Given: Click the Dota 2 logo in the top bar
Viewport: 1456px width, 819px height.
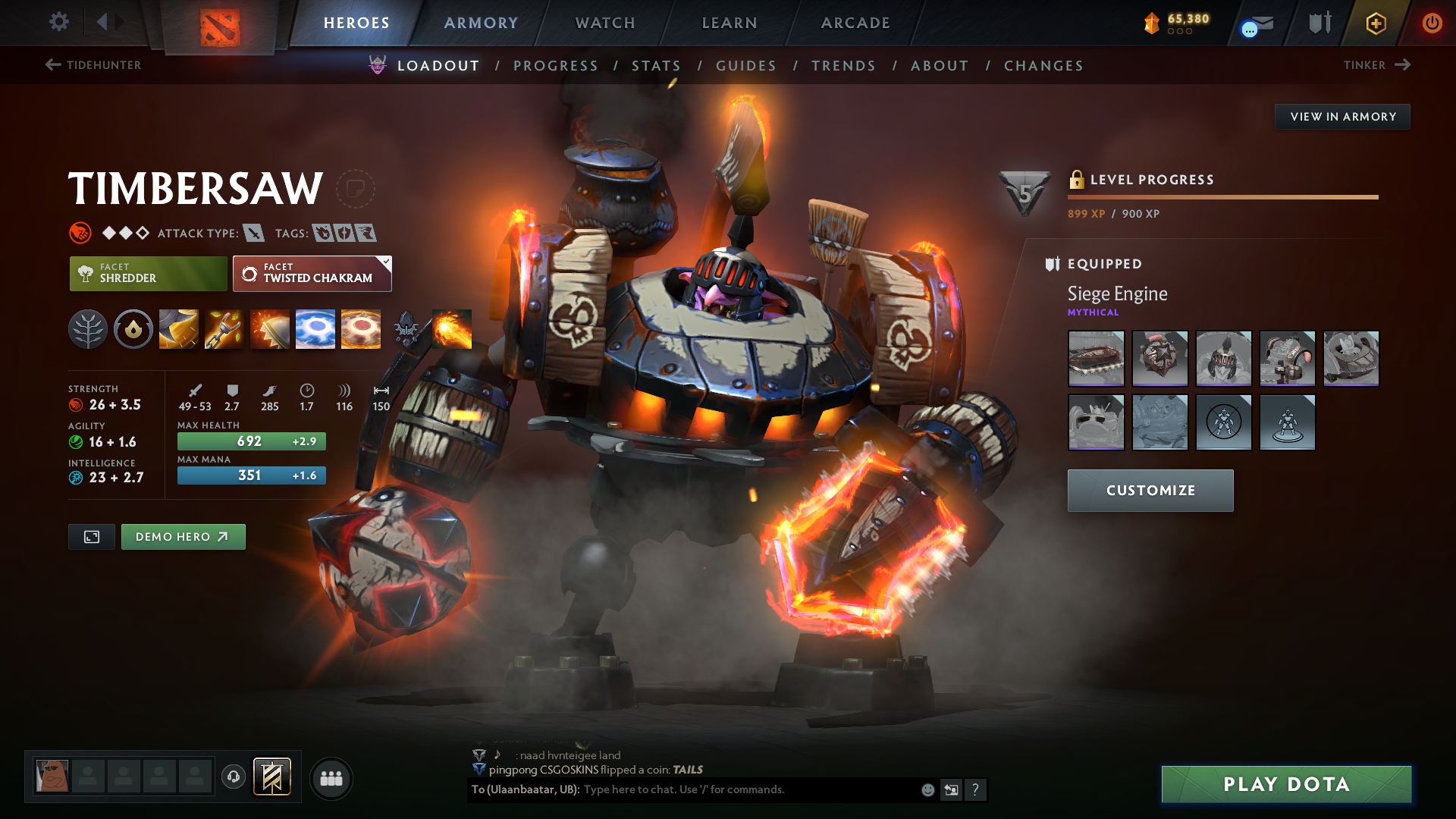Looking at the screenshot, I should coord(220,23).
